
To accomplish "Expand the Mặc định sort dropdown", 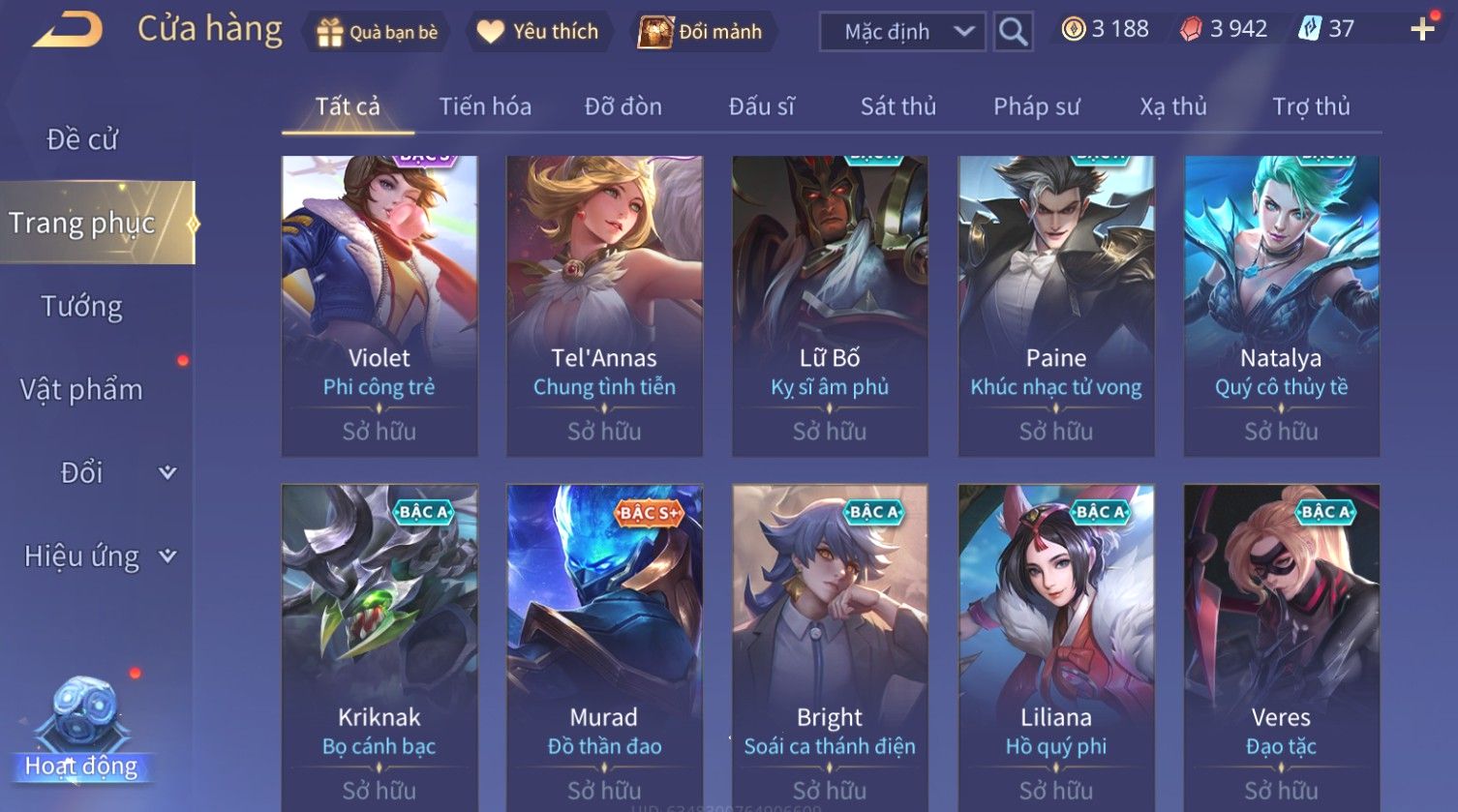I will 902,32.
